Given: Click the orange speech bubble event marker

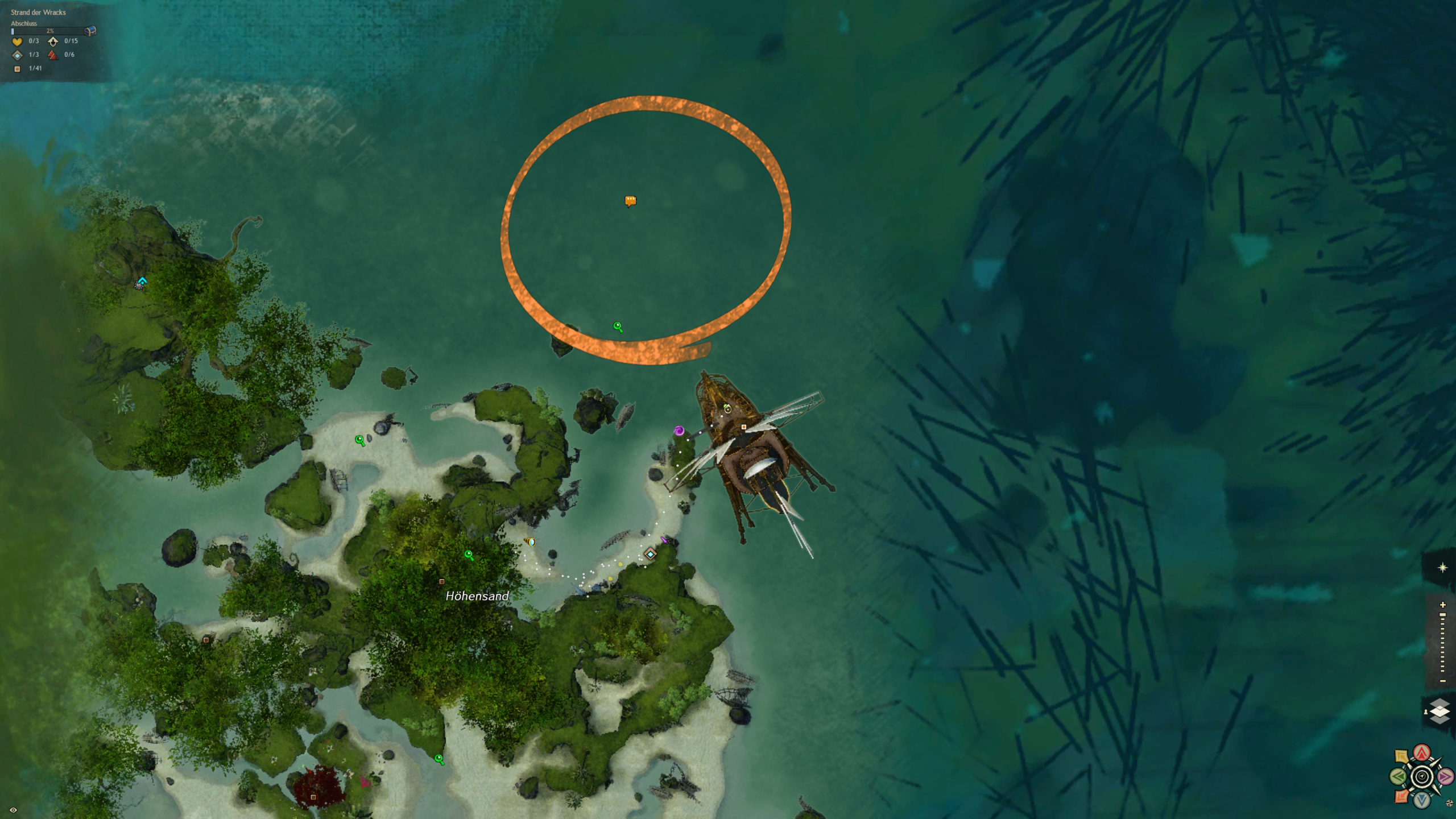Looking at the screenshot, I should [x=630, y=201].
